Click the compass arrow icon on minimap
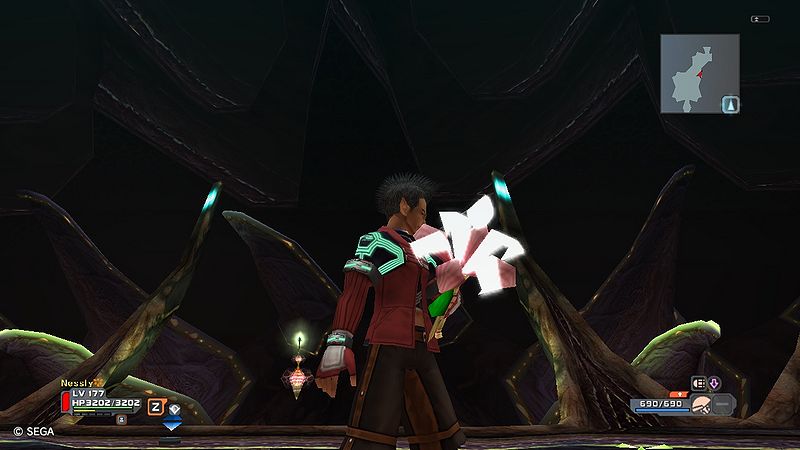800x450 pixels. [731, 103]
